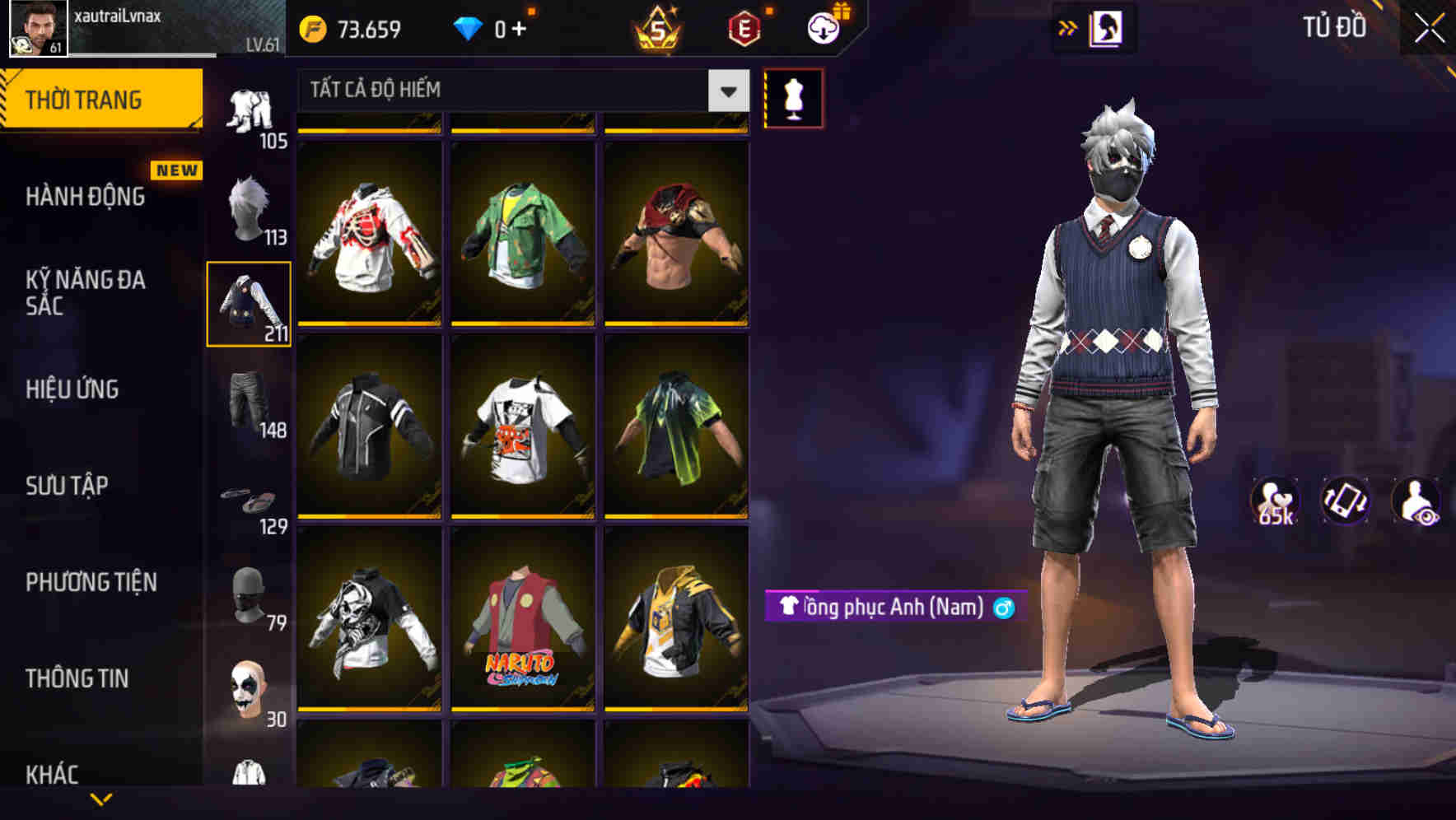
Task: Collapse the sidebar with the double arrows
Action: pyautogui.click(x=1068, y=27)
